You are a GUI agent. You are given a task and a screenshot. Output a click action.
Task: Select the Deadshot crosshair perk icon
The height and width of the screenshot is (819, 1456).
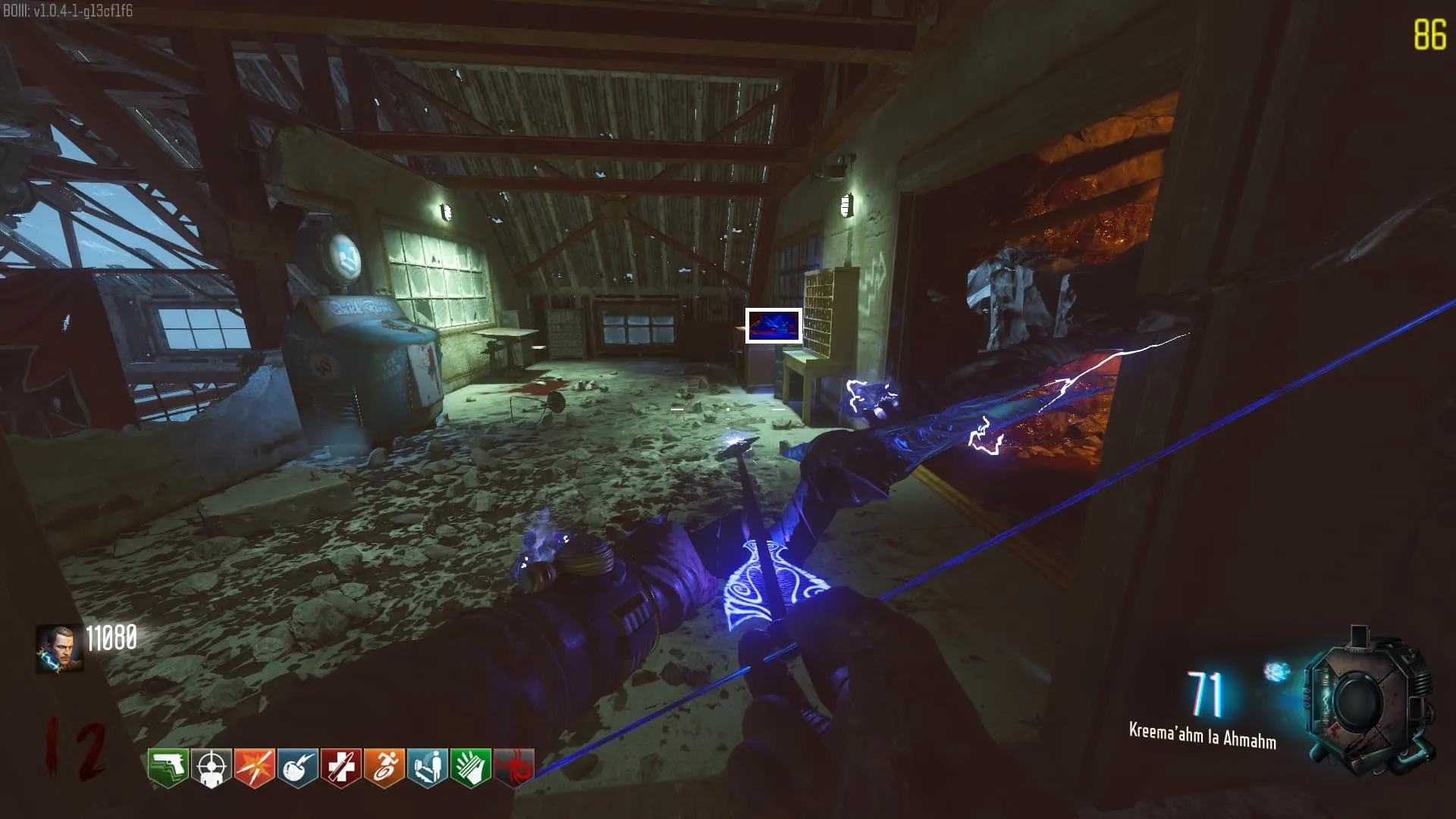(x=211, y=768)
